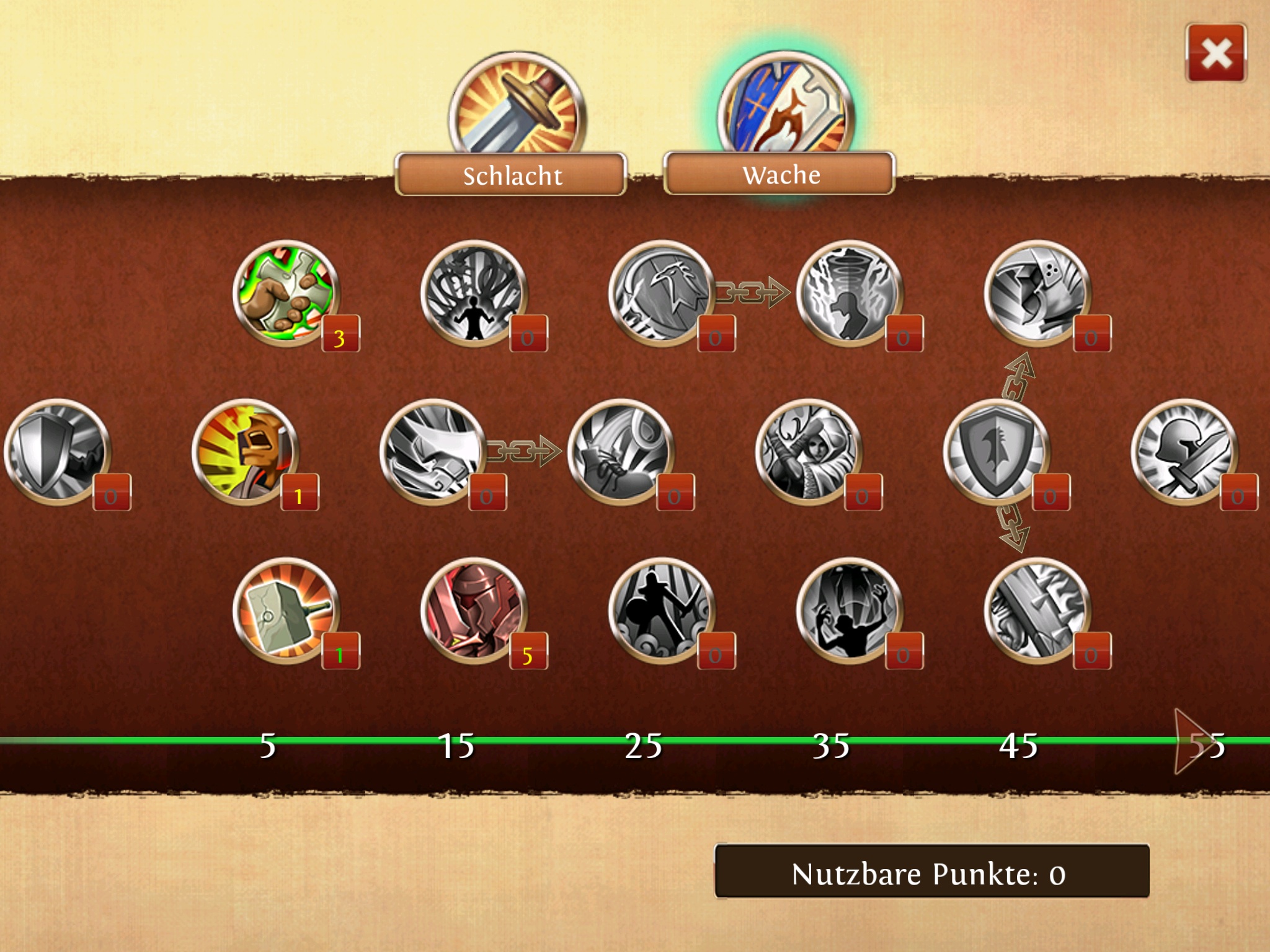The width and height of the screenshot is (1270, 952).
Task: Click the grey shield and axe skill
Action: point(58,452)
